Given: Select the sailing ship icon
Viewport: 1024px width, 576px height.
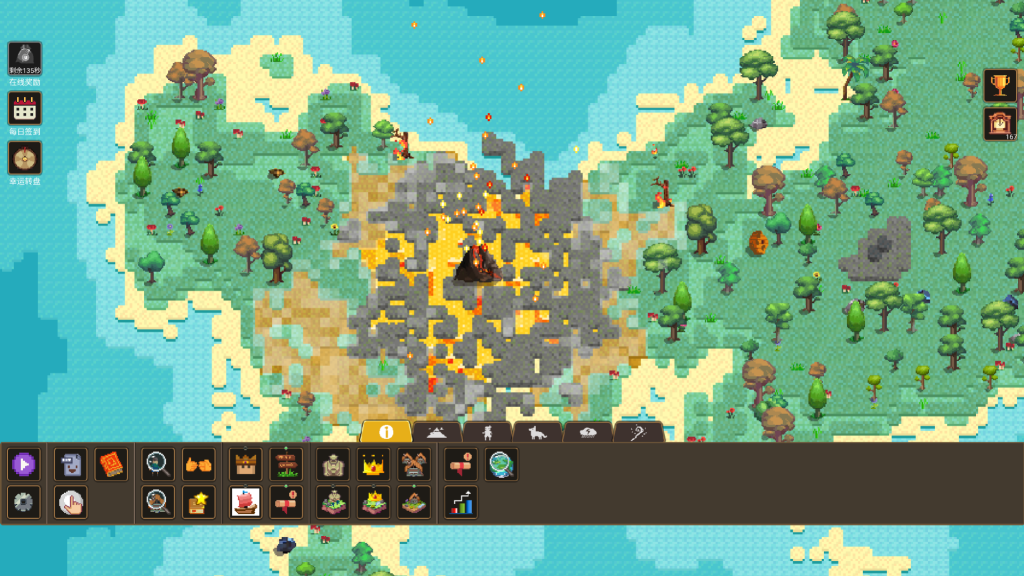Looking at the screenshot, I should click(x=245, y=502).
